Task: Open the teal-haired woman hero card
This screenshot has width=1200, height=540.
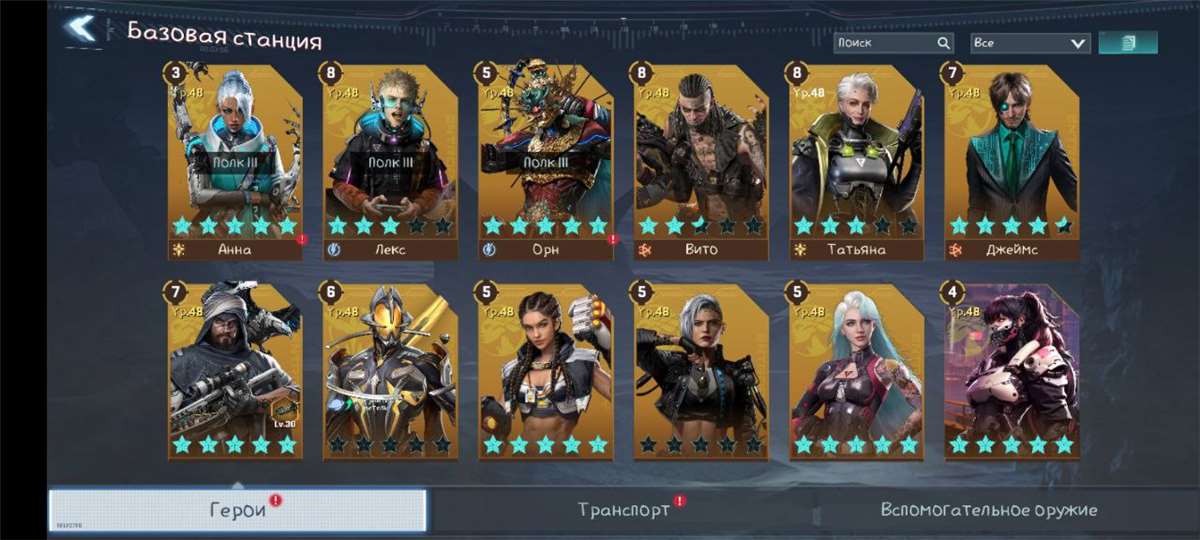Action: pyautogui.click(x=856, y=370)
